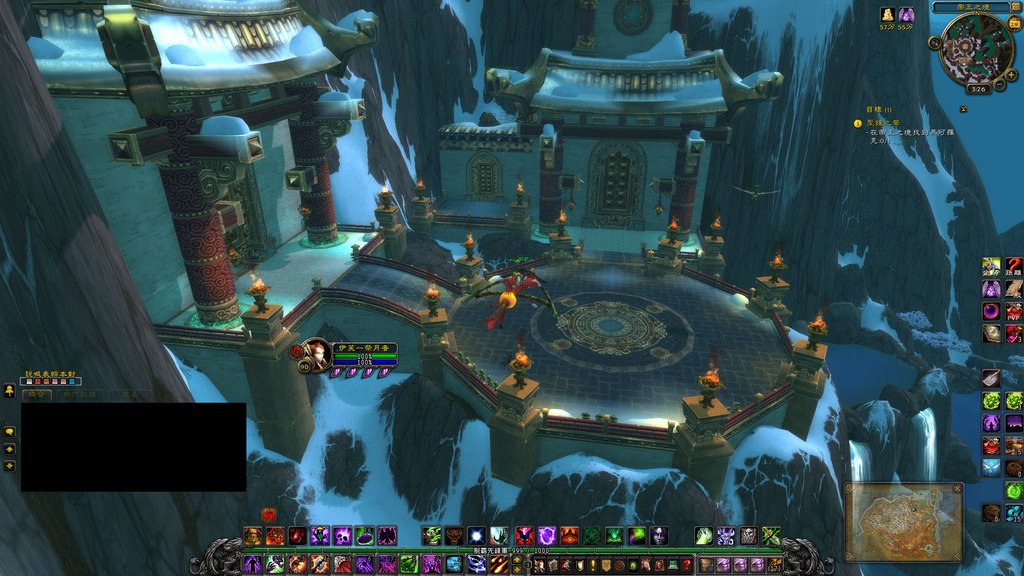
Task: Activate the purple eye ability in side bar
Action: tap(991, 311)
